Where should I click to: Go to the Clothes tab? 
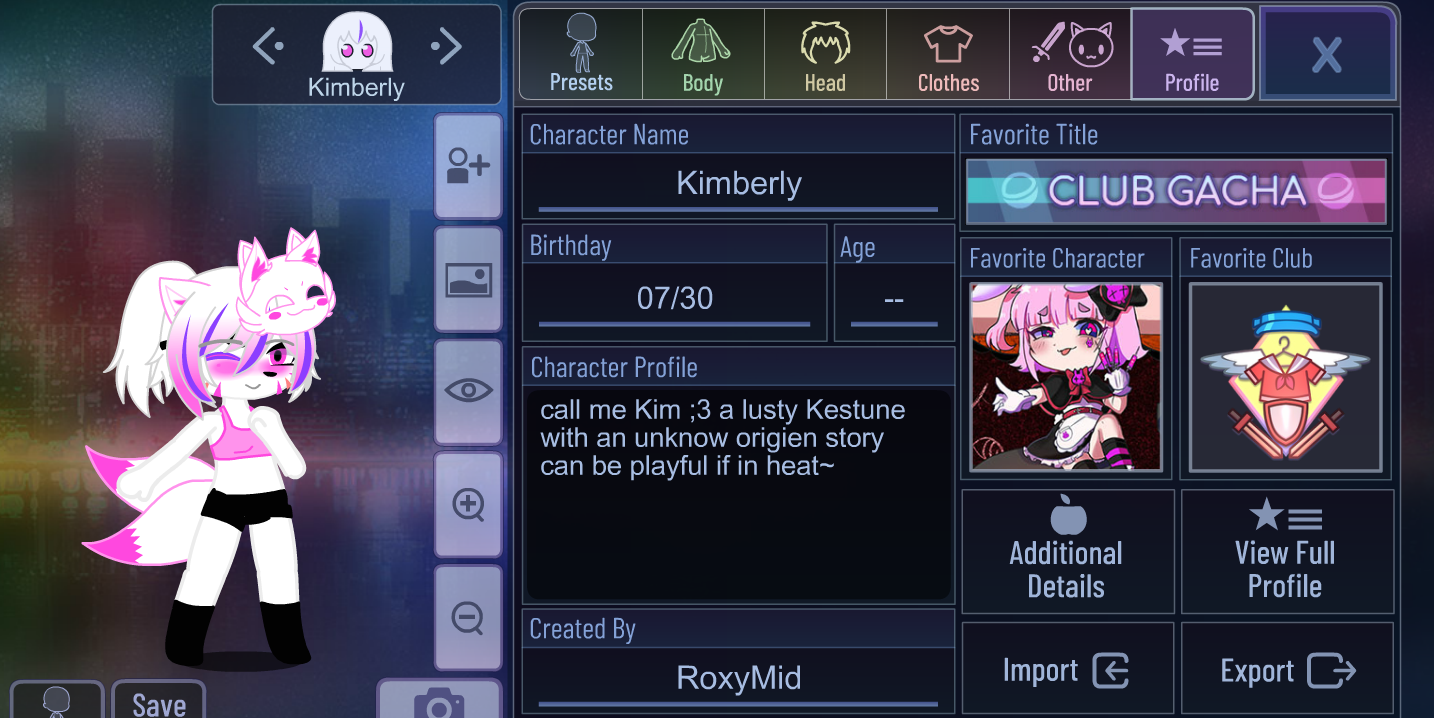tap(948, 55)
